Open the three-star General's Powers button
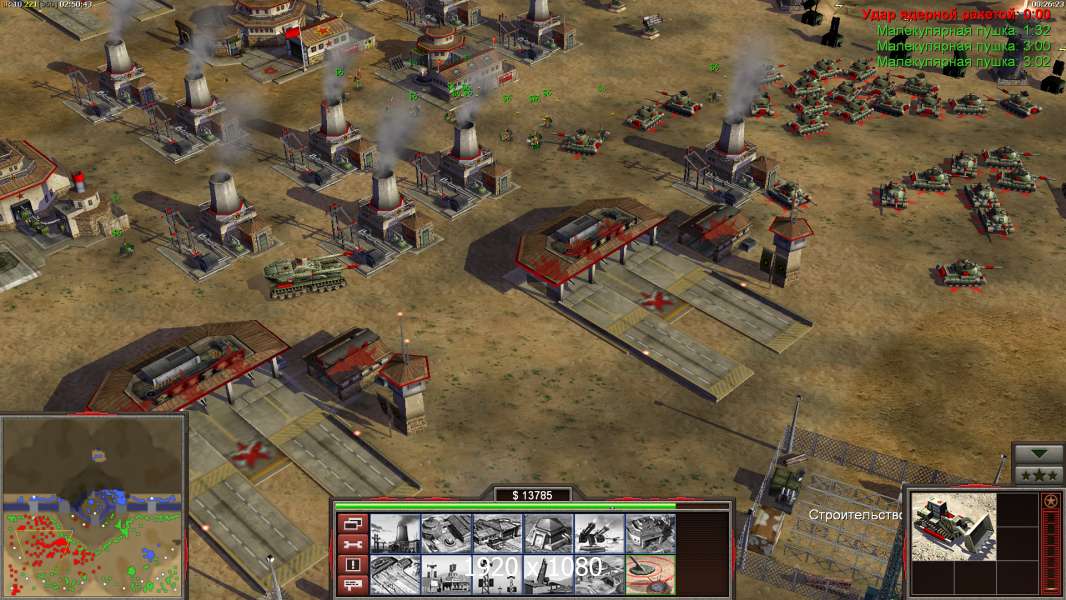This screenshot has height=600, width=1066. click(1038, 475)
